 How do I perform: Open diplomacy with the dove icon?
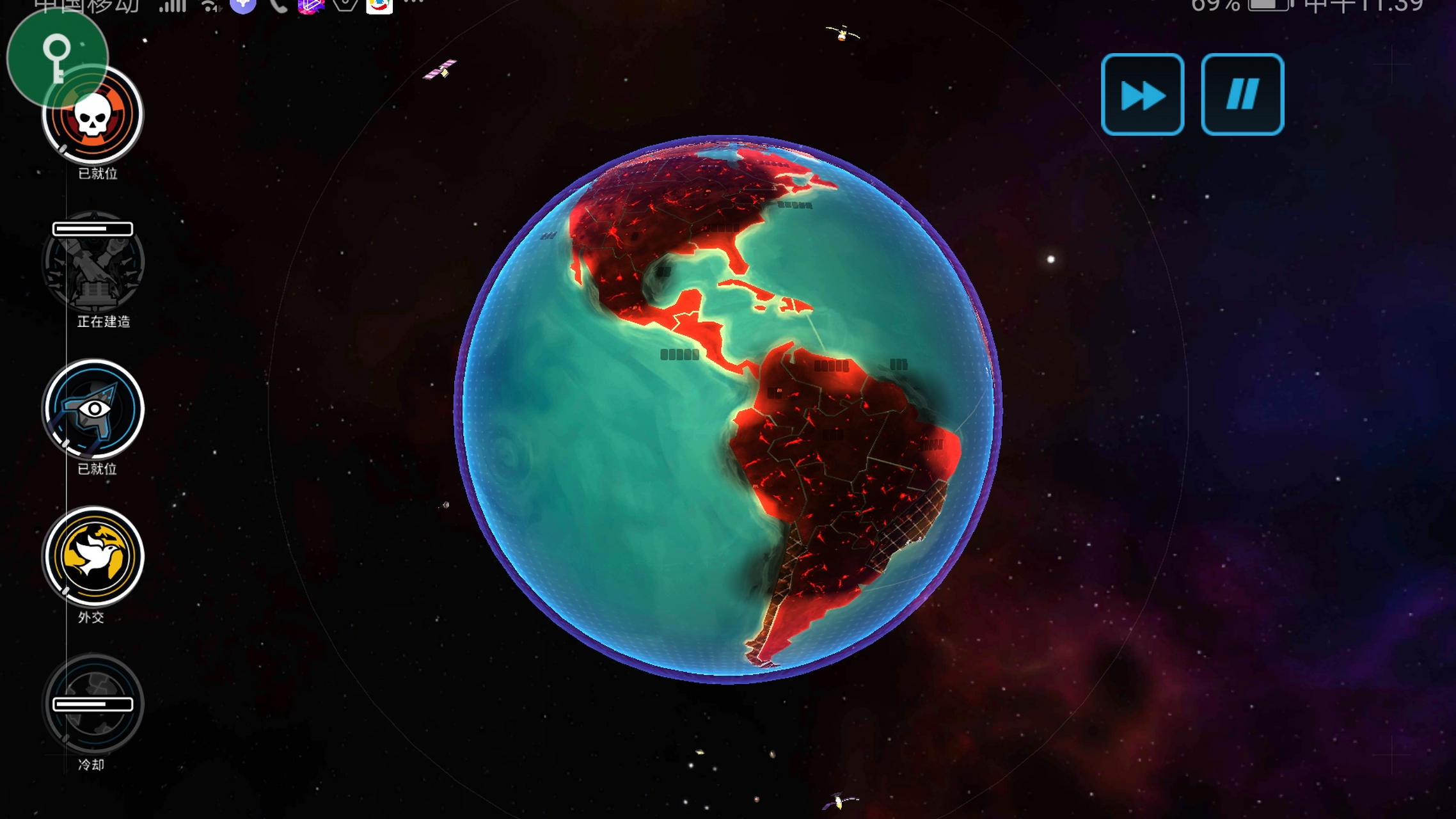pos(93,557)
